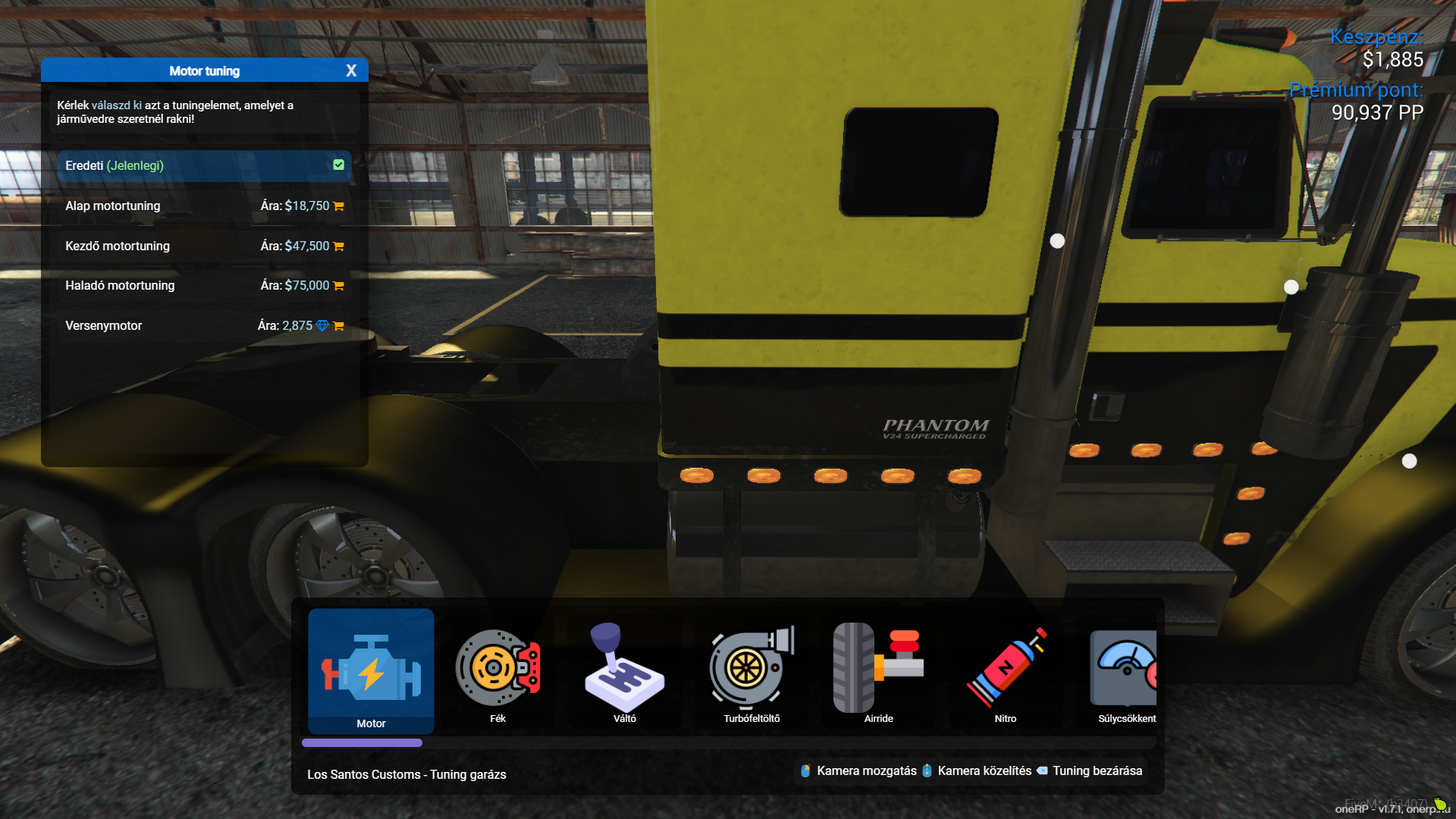Select the Turbófeltöltő turbo category
The width and height of the screenshot is (1456, 819).
point(752,671)
